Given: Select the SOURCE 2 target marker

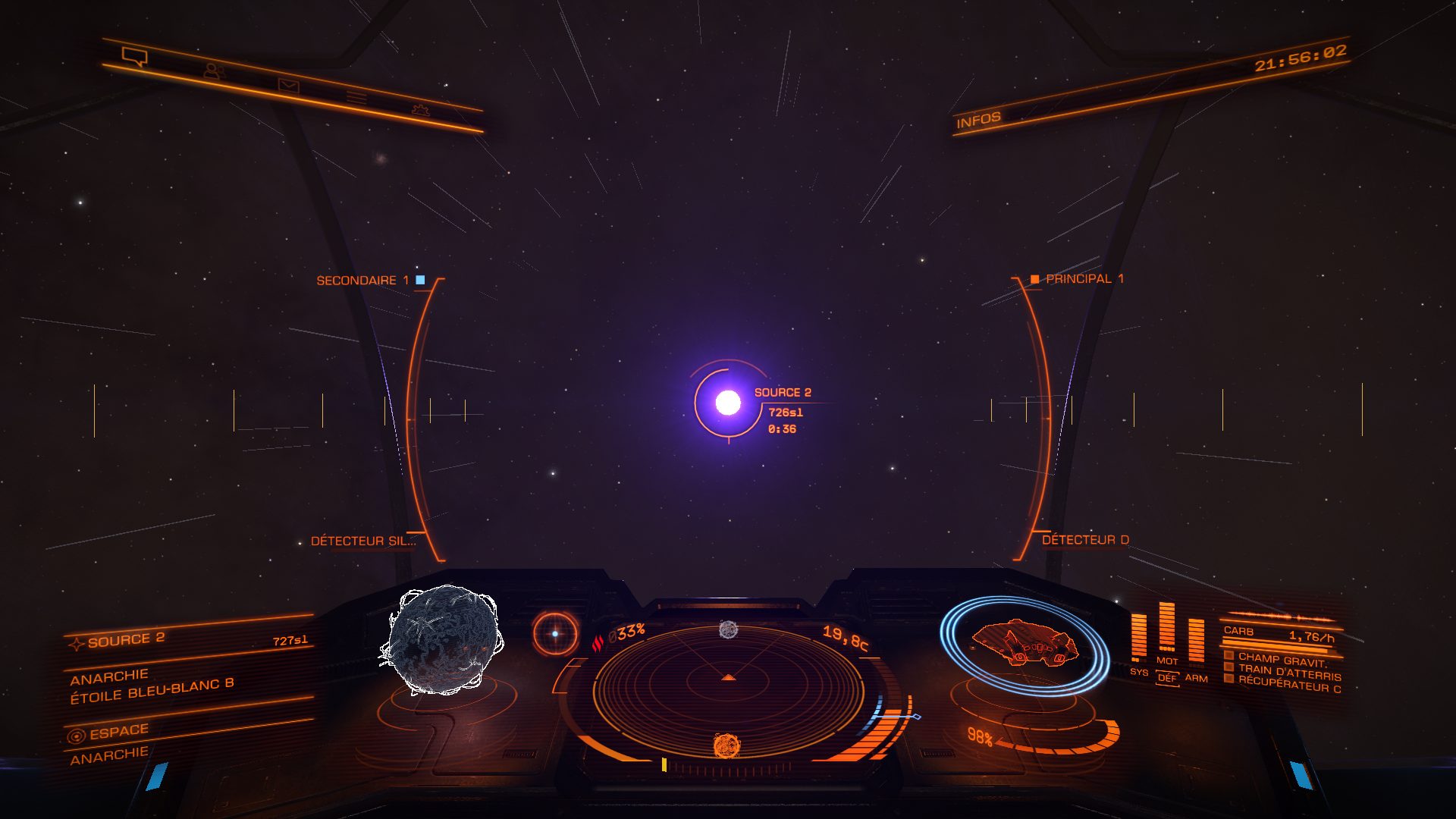Looking at the screenshot, I should point(728,403).
